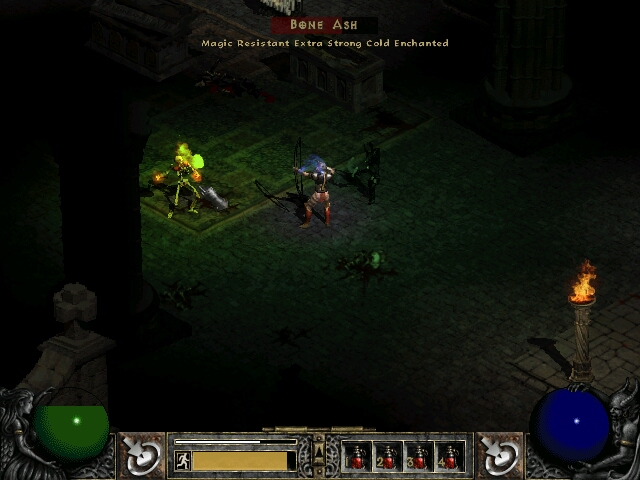
Task: Use the healing potion in belt slot 2
Action: pos(387,457)
